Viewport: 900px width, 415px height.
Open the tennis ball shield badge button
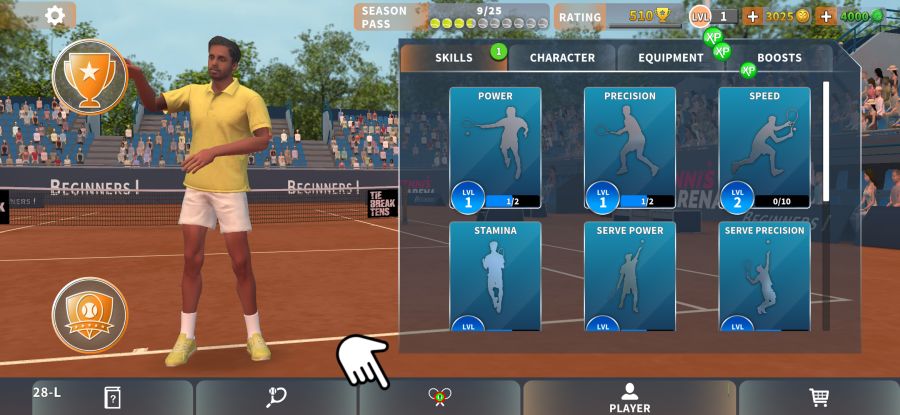pyautogui.click(x=90, y=314)
